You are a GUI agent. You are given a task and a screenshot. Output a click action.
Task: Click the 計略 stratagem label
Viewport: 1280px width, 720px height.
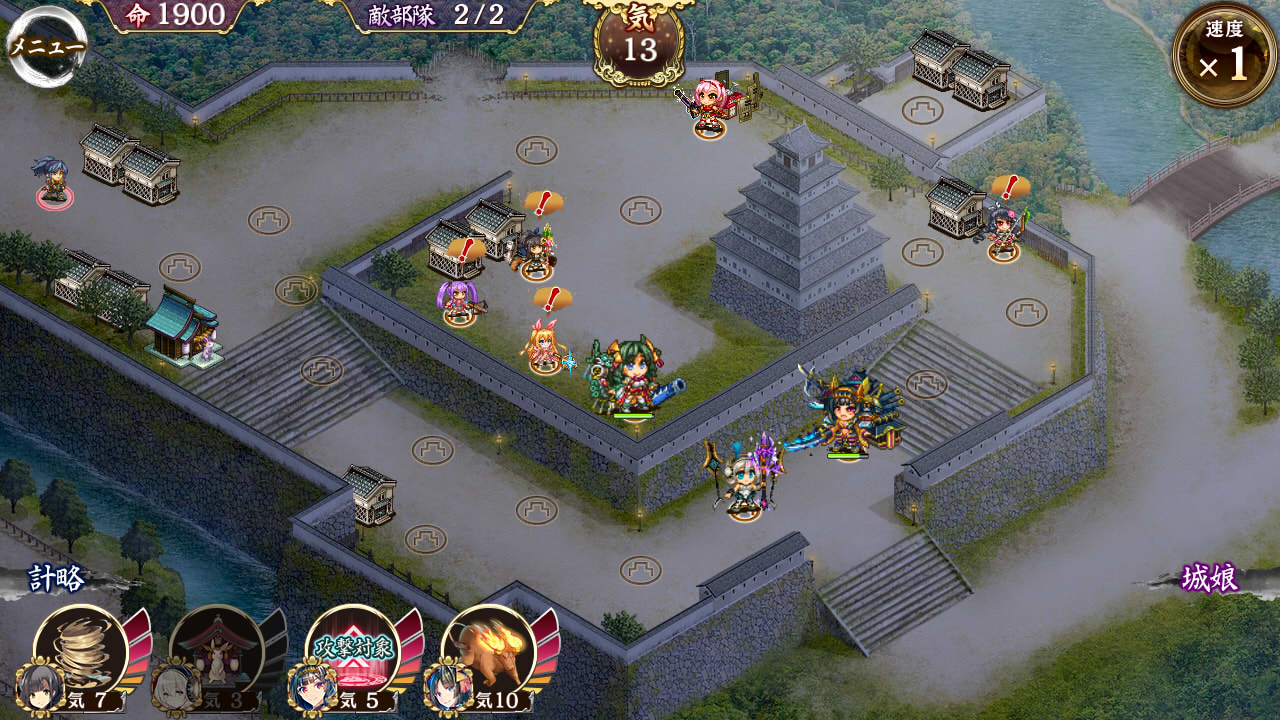[58, 579]
